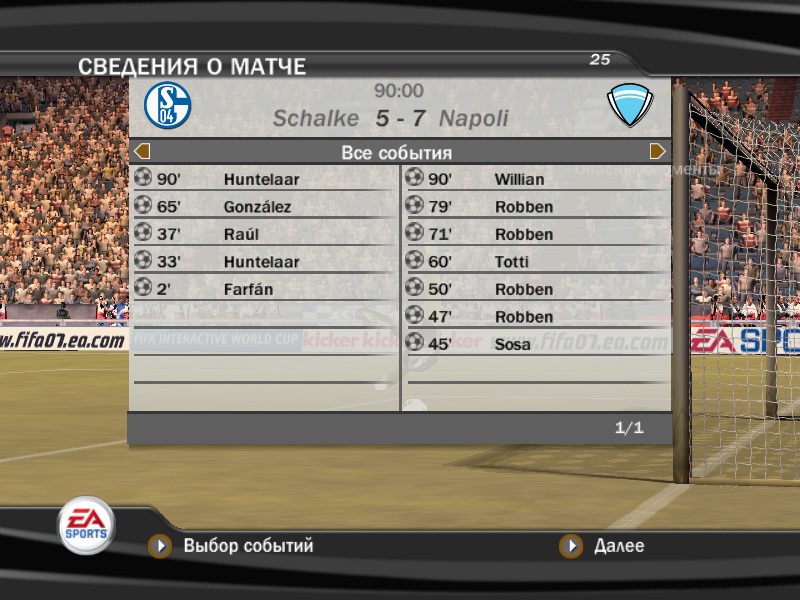The height and width of the screenshot is (600, 800).
Task: Select Totti's 60' goal row
Action: point(536,262)
